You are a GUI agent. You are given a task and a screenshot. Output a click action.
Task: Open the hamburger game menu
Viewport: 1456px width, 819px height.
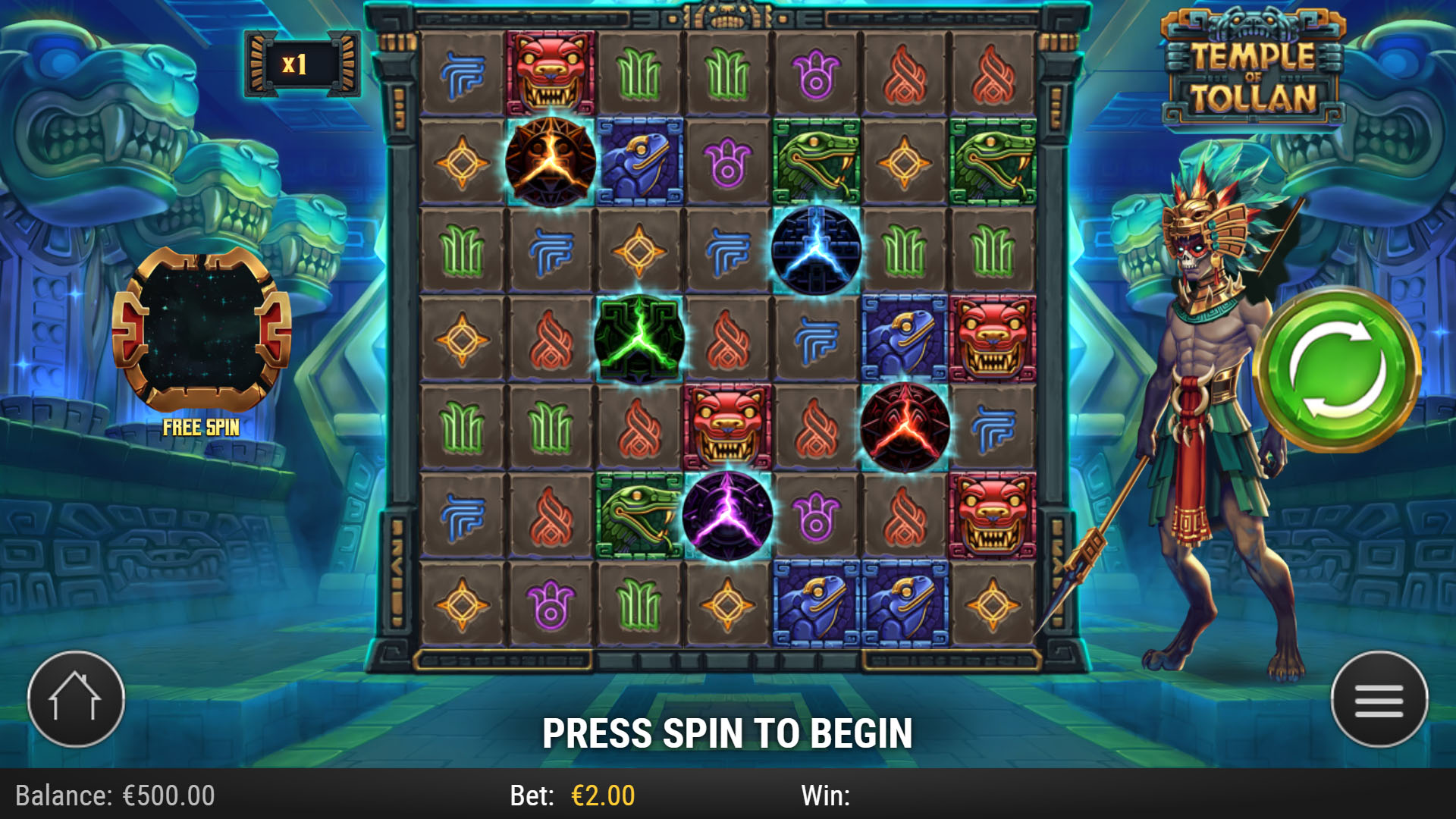tap(1379, 699)
